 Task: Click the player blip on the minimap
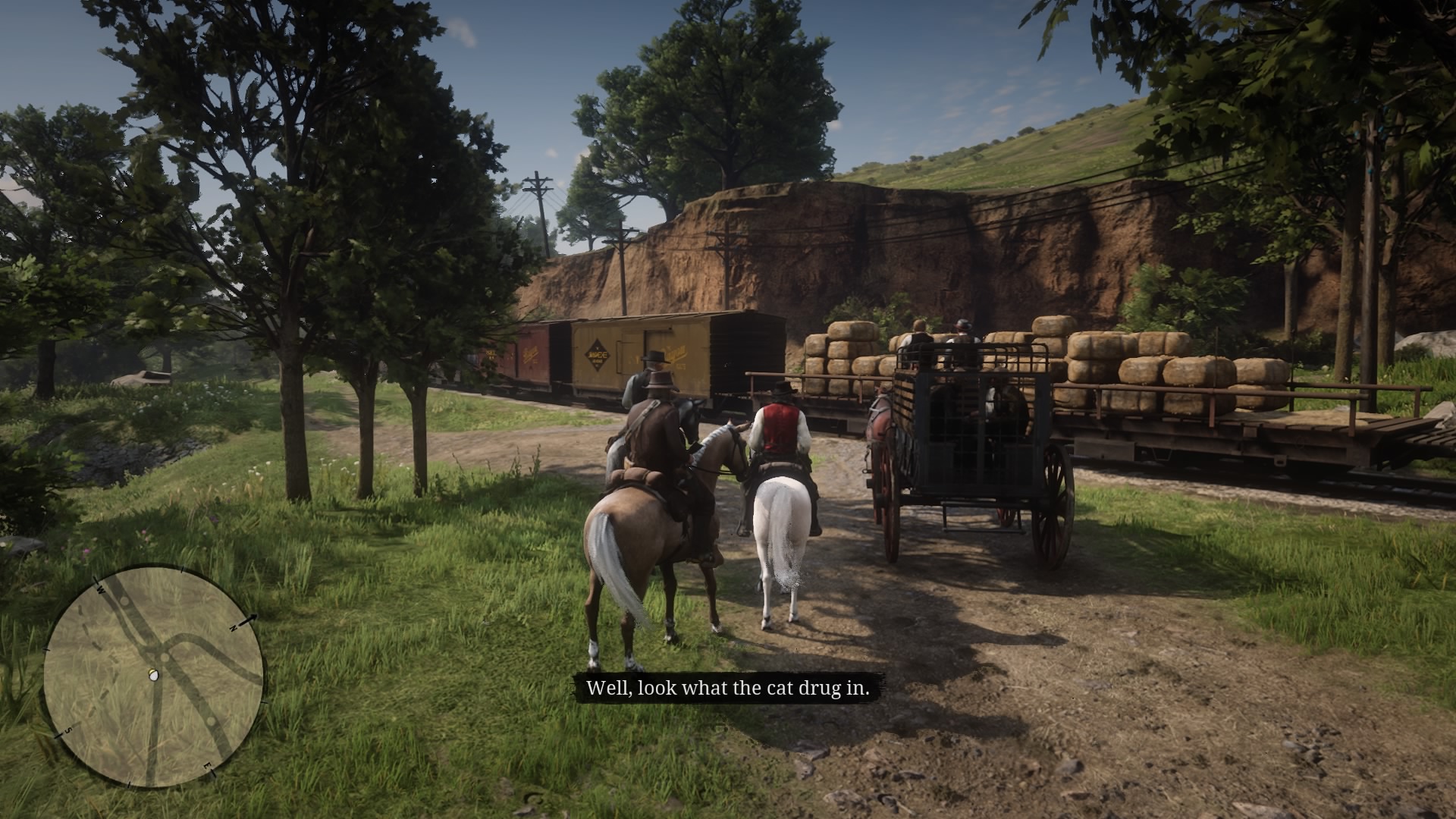(x=154, y=675)
